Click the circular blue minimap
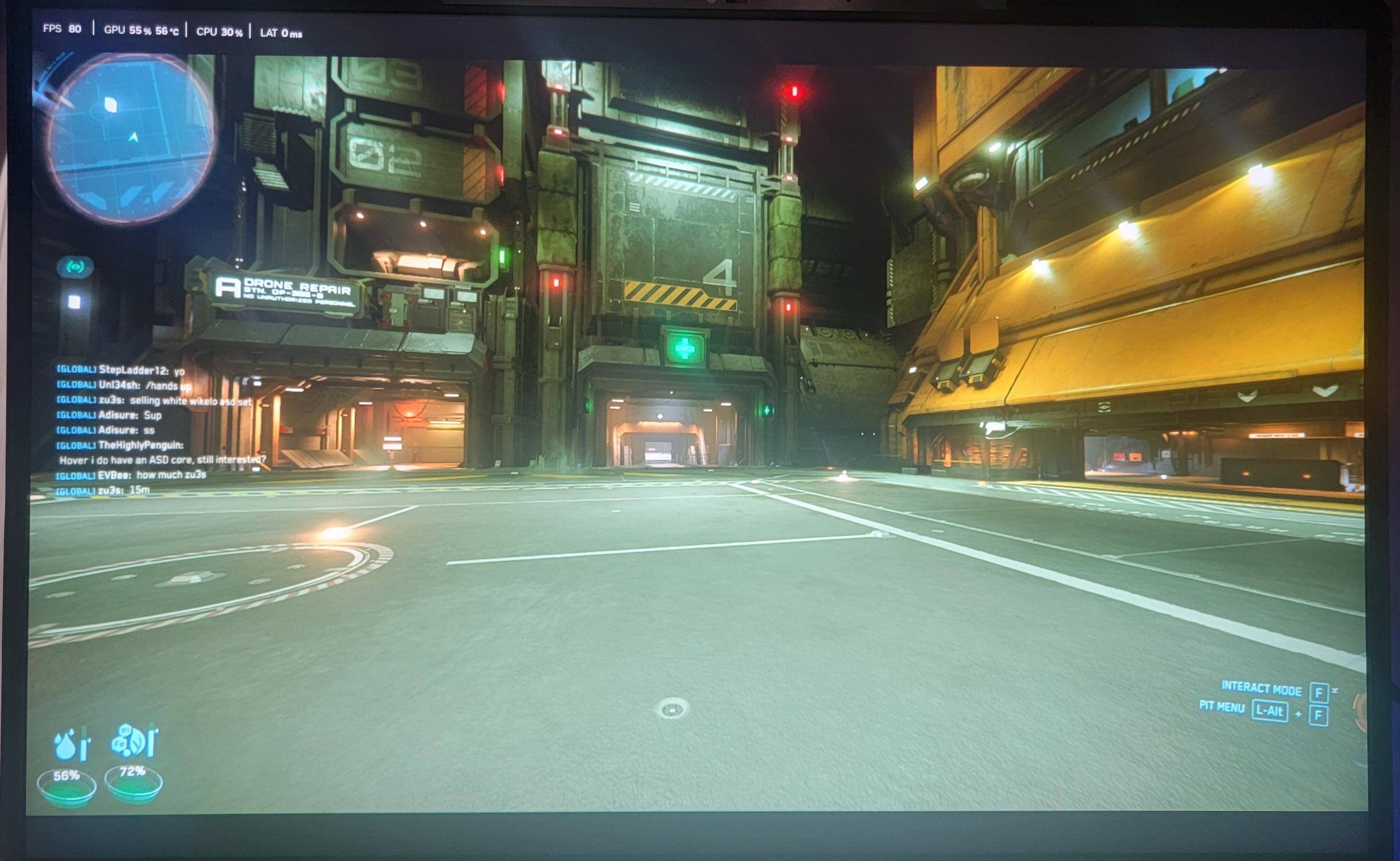The image size is (1400, 861). [x=131, y=138]
